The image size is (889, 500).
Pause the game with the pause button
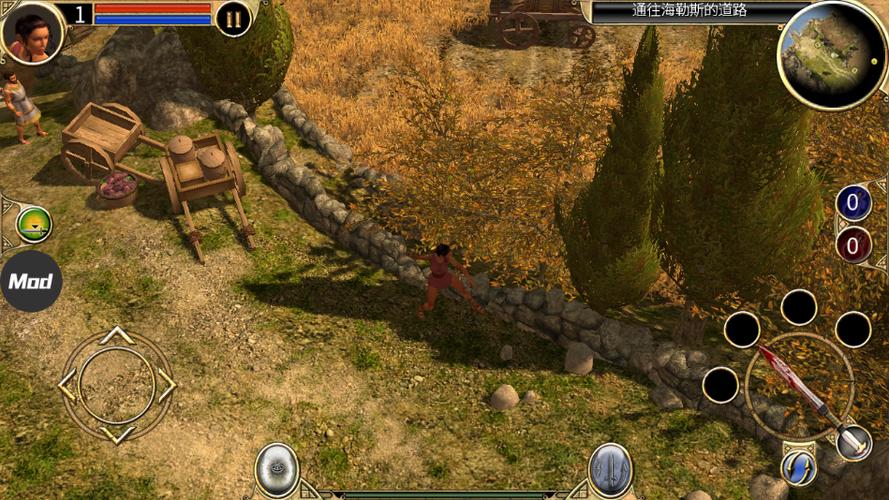pos(233,18)
